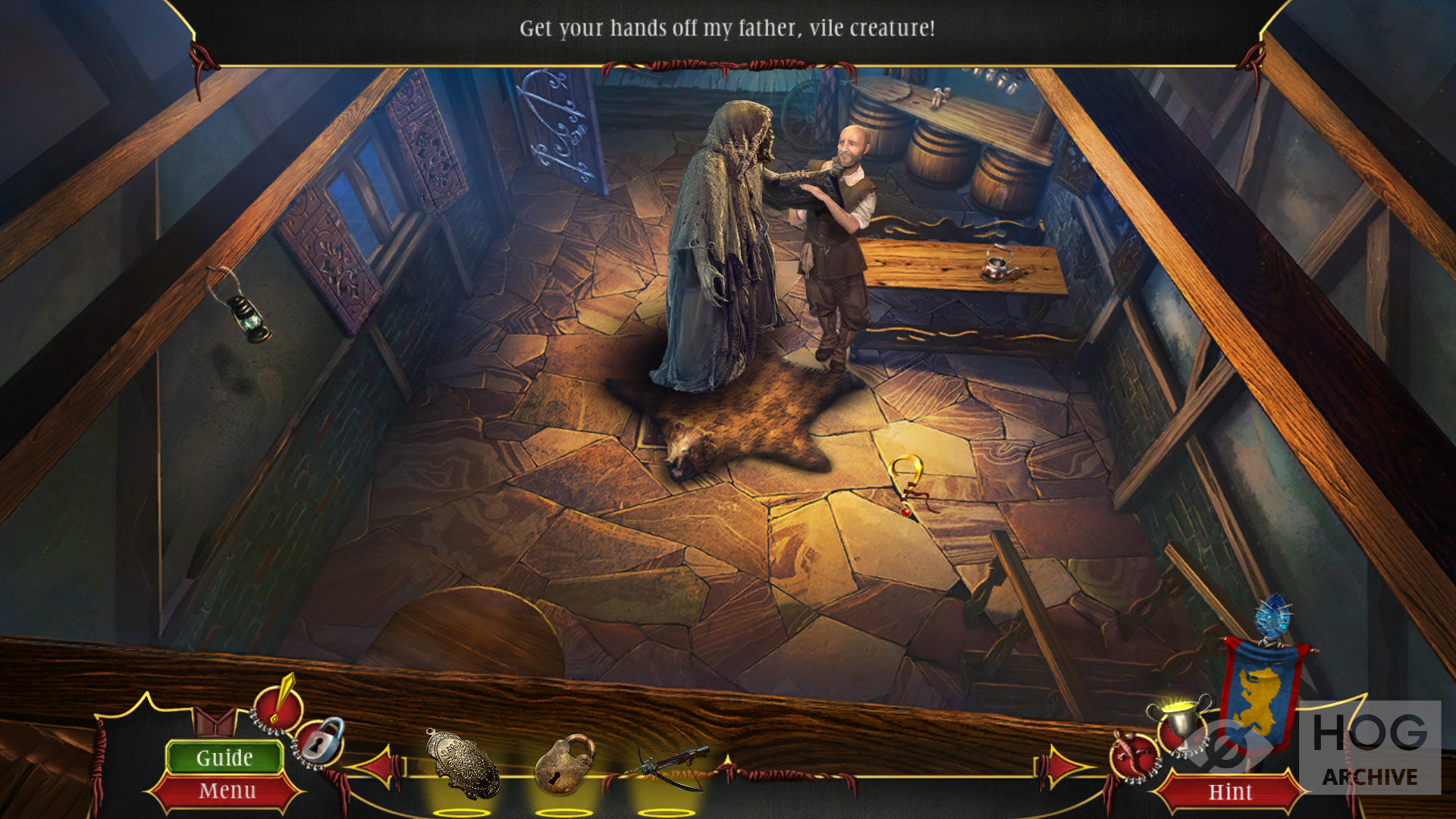Select the ornate metal locket in inventory

[463, 764]
